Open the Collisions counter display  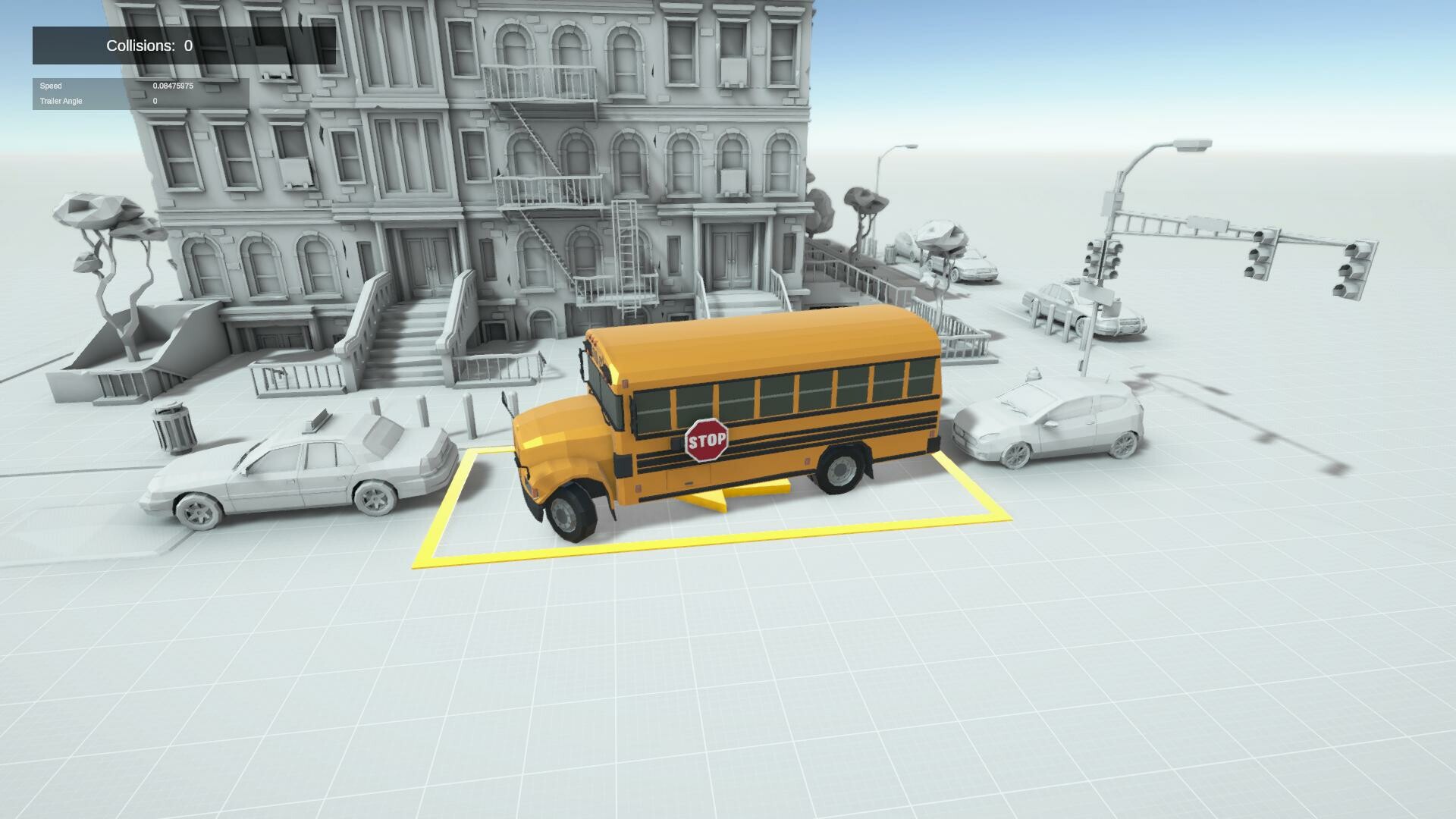[148, 45]
